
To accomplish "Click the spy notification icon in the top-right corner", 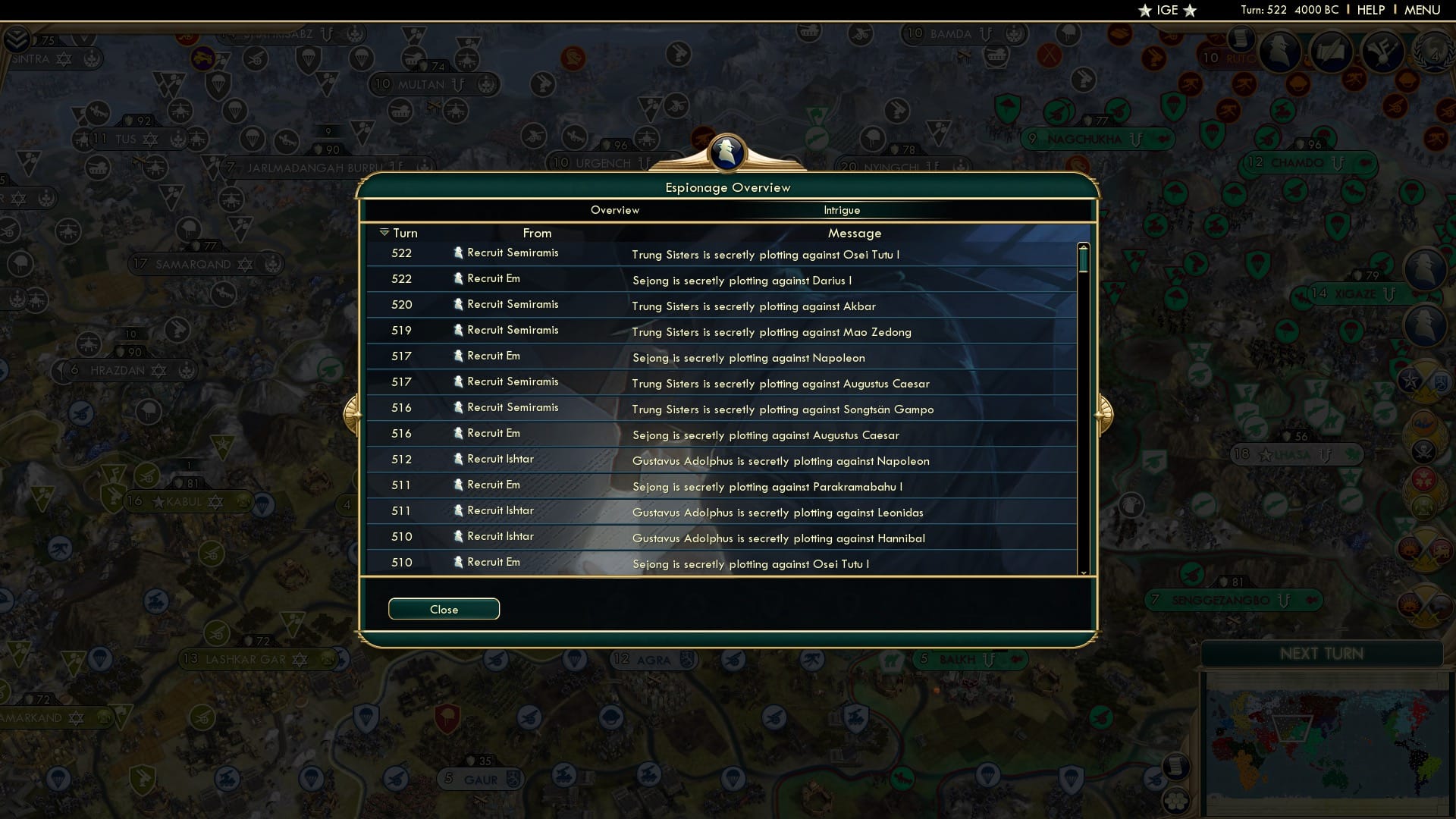I will point(1279,52).
